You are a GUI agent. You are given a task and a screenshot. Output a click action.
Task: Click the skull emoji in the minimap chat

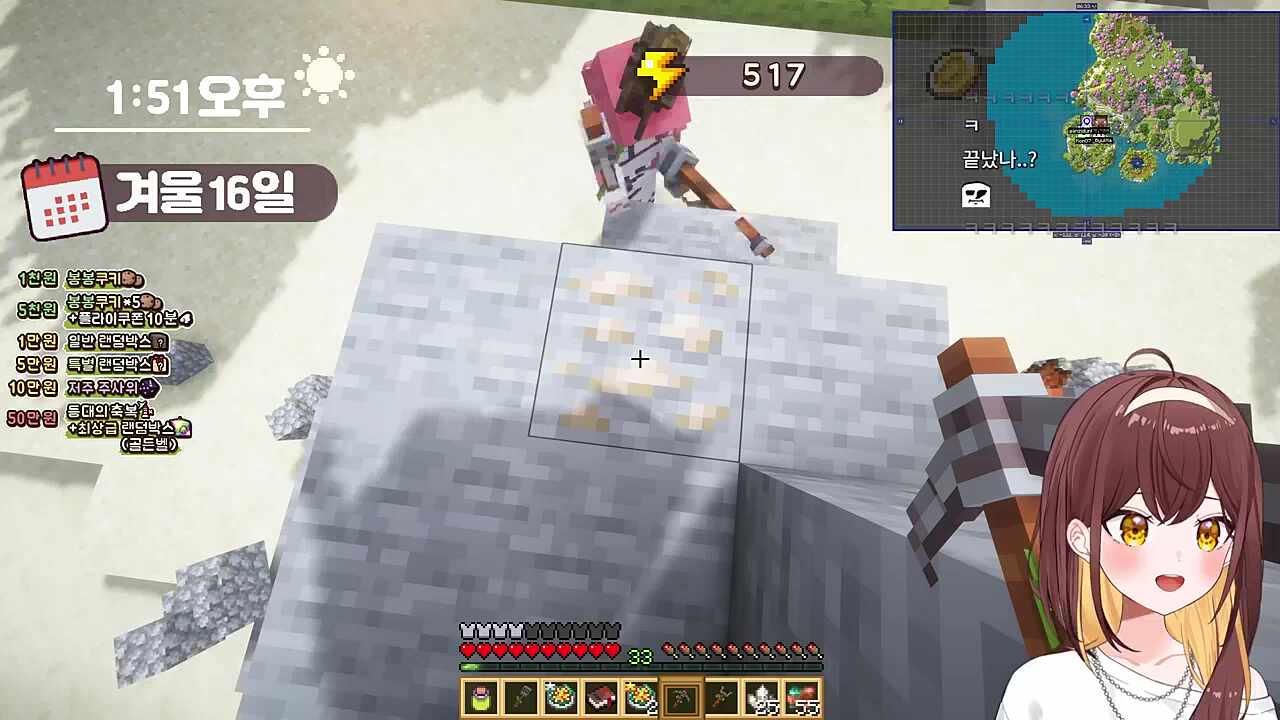pos(975,196)
